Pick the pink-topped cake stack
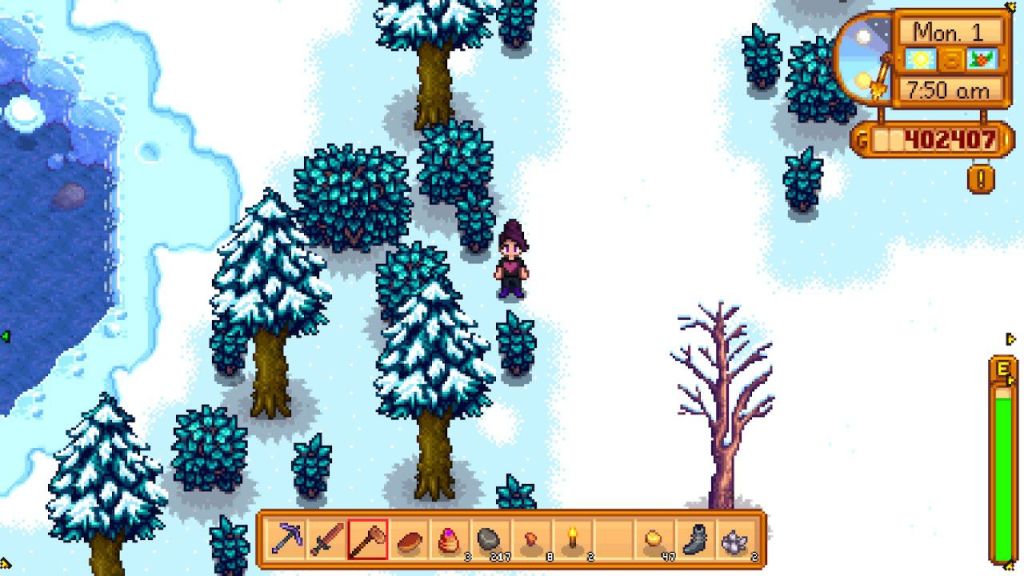This screenshot has height=576, width=1024. (x=448, y=541)
